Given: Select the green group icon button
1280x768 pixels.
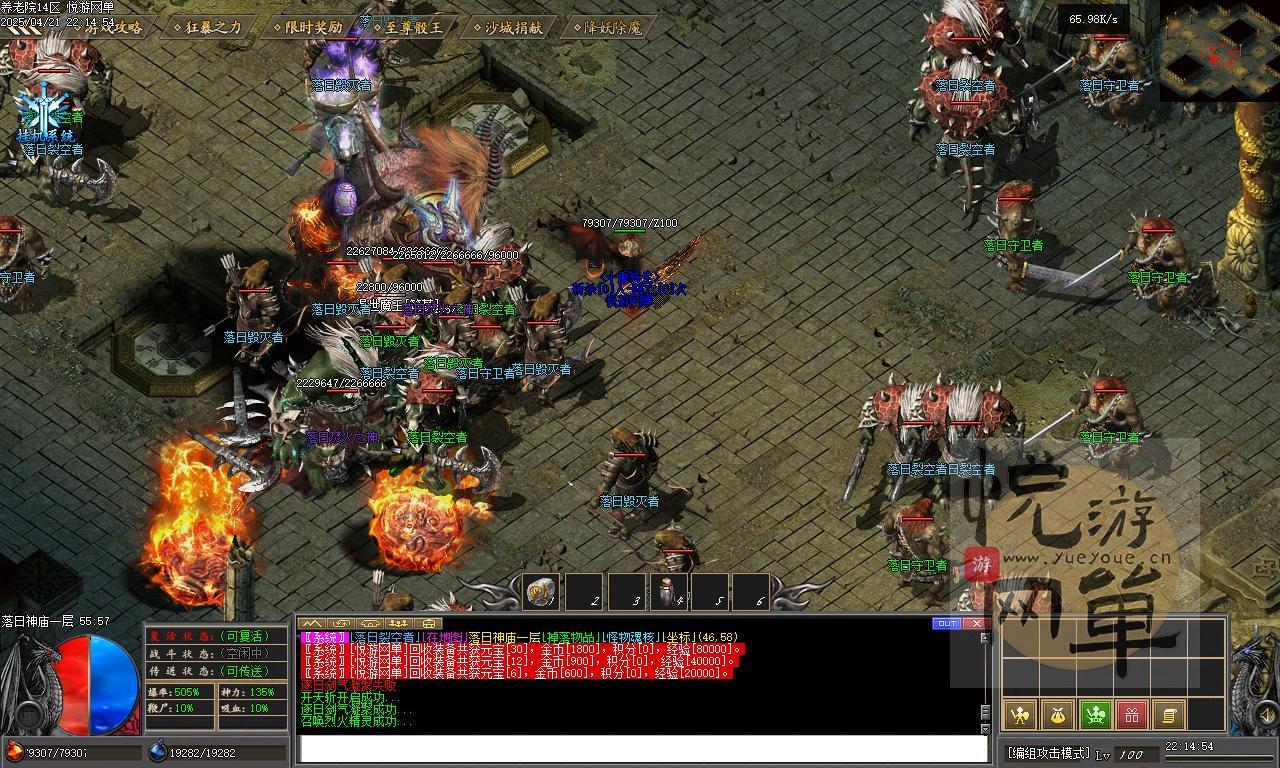Looking at the screenshot, I should pyautogui.click(x=1096, y=715).
